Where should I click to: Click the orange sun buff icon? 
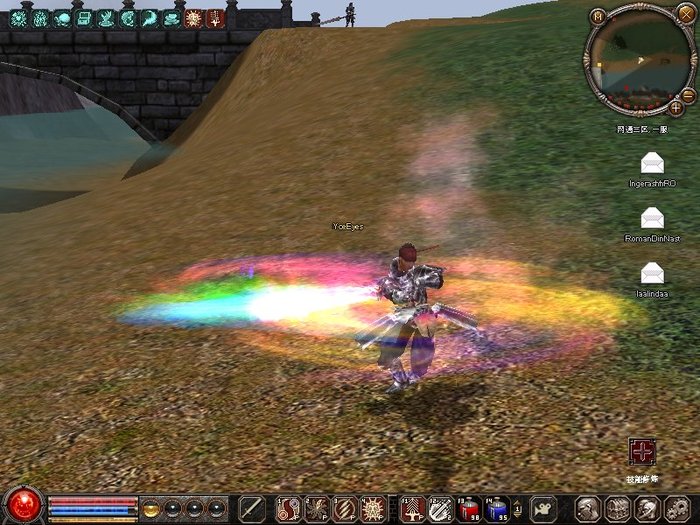tap(194, 18)
